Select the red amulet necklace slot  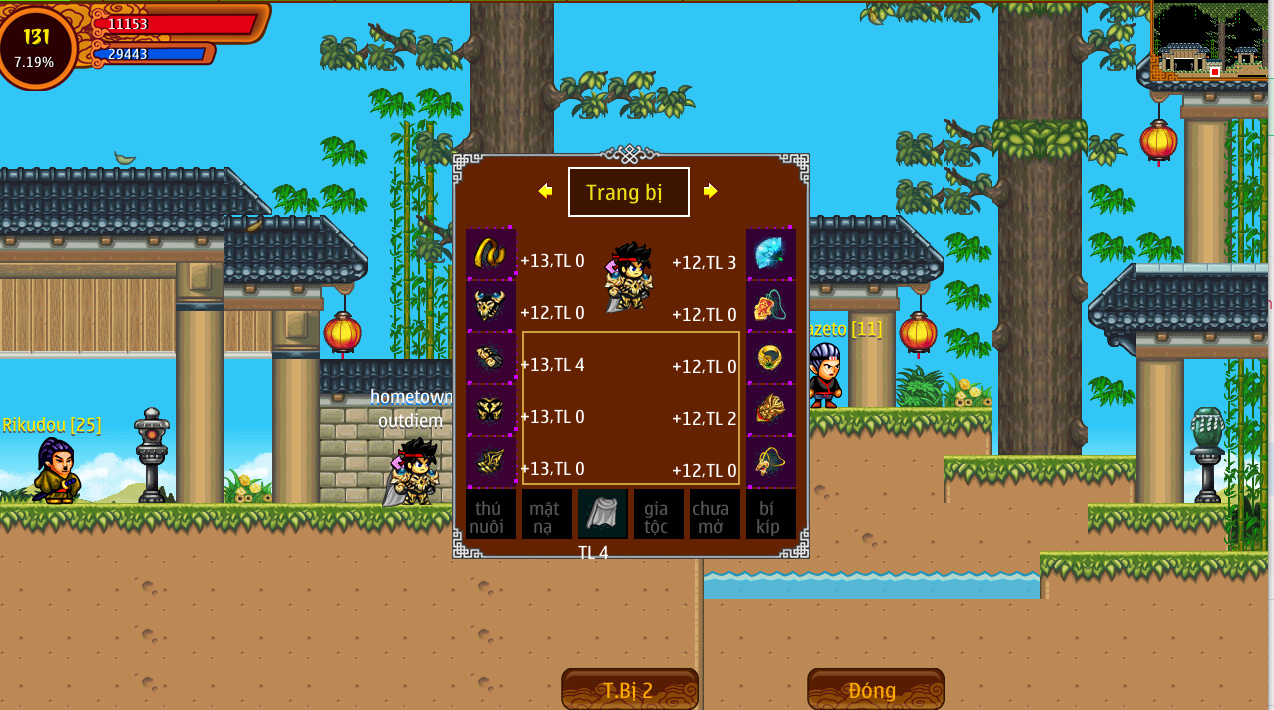(771, 305)
